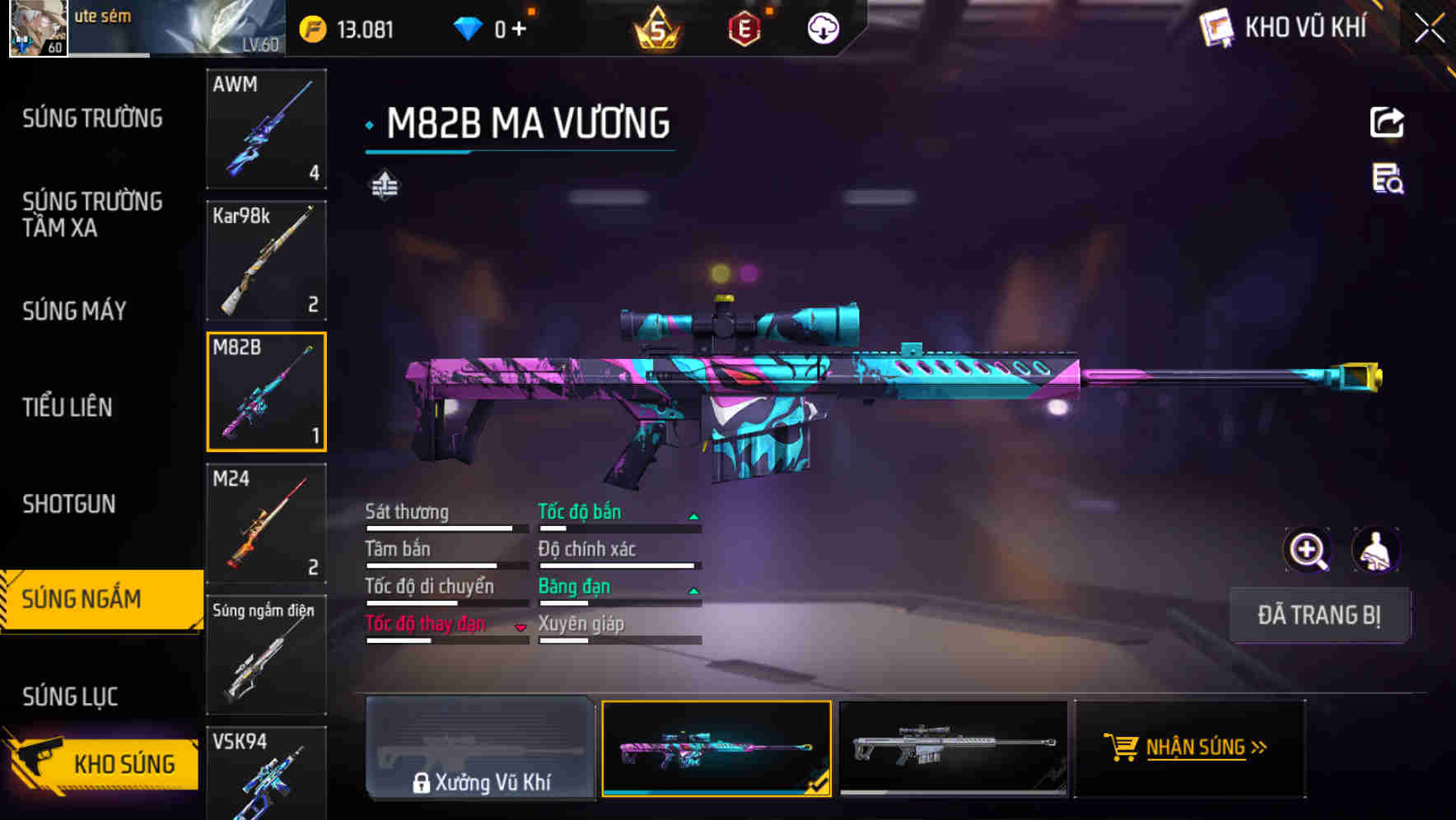Open the SHOTGUN weapon category
Image resolution: width=1456 pixels, height=820 pixels.
(x=68, y=503)
